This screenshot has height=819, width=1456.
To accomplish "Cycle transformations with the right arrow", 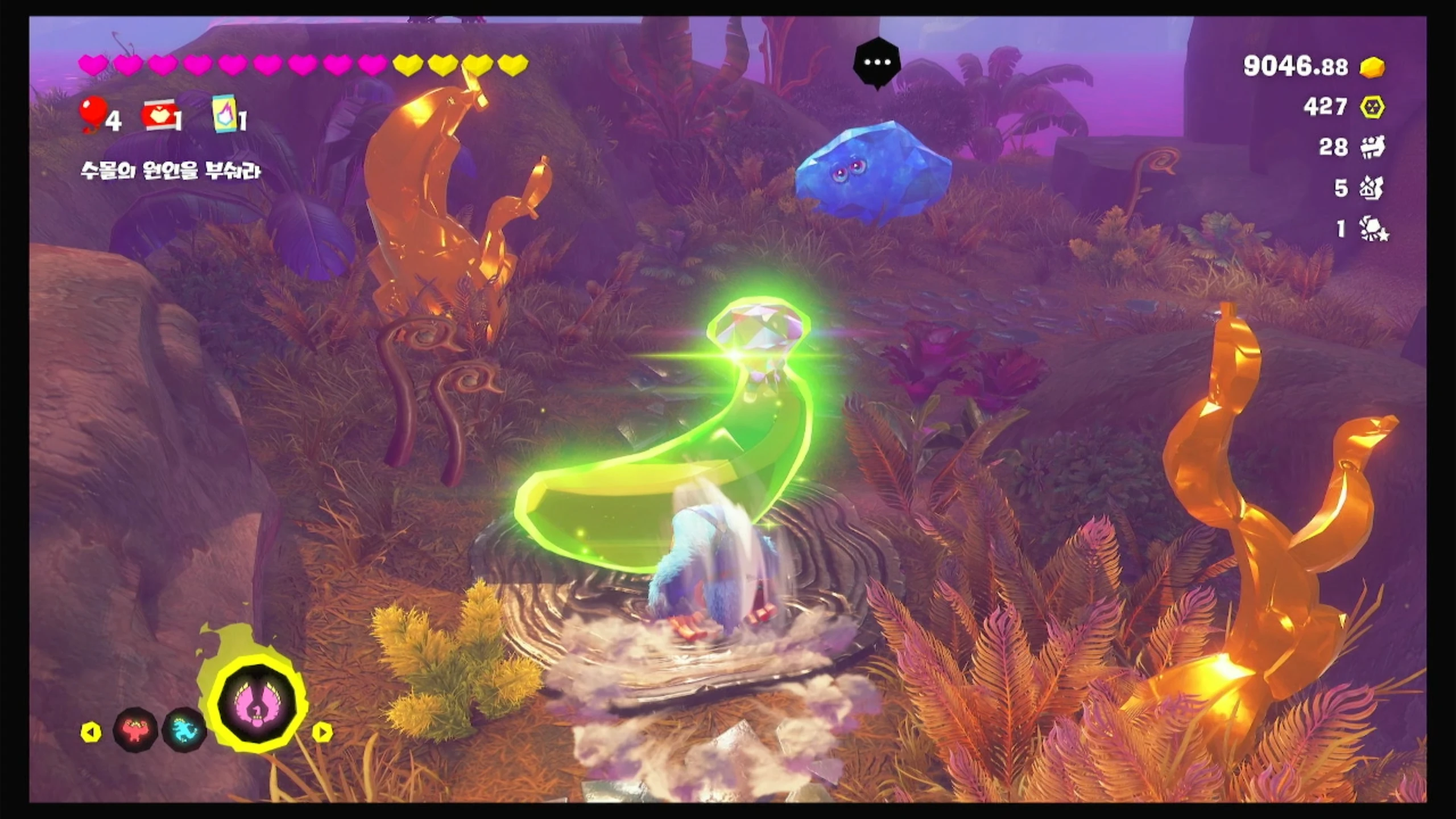I will tap(322, 733).
